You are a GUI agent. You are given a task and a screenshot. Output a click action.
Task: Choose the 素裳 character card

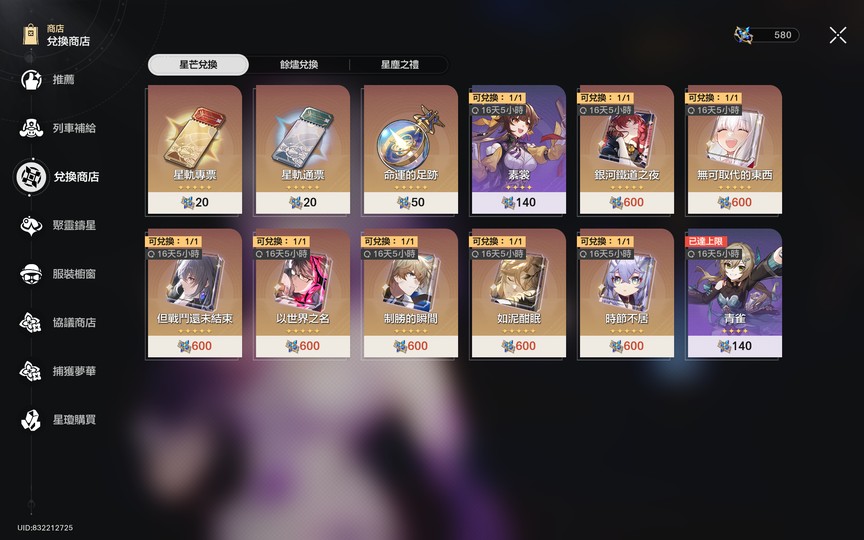pos(518,148)
